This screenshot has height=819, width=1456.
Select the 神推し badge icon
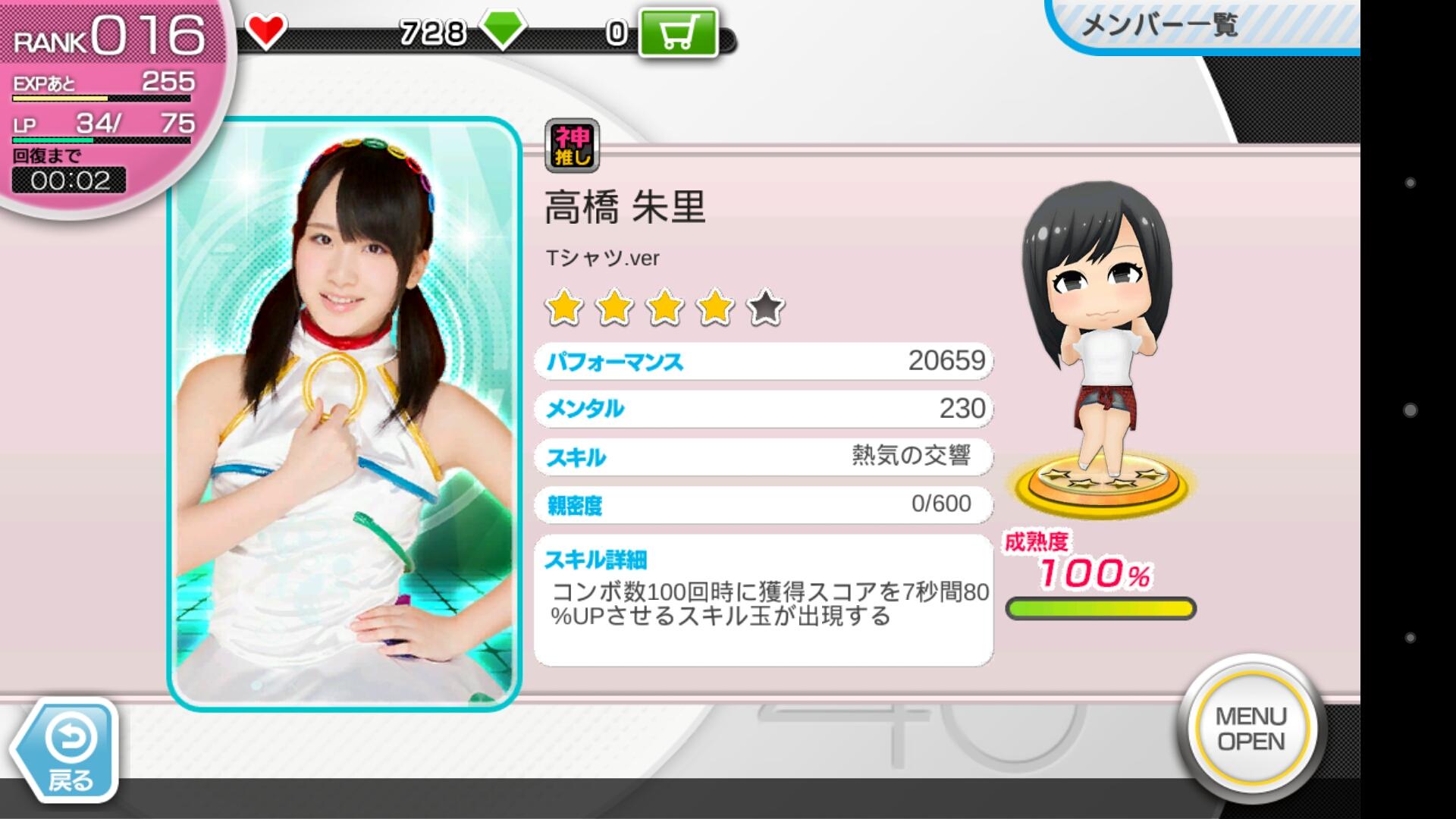click(572, 146)
